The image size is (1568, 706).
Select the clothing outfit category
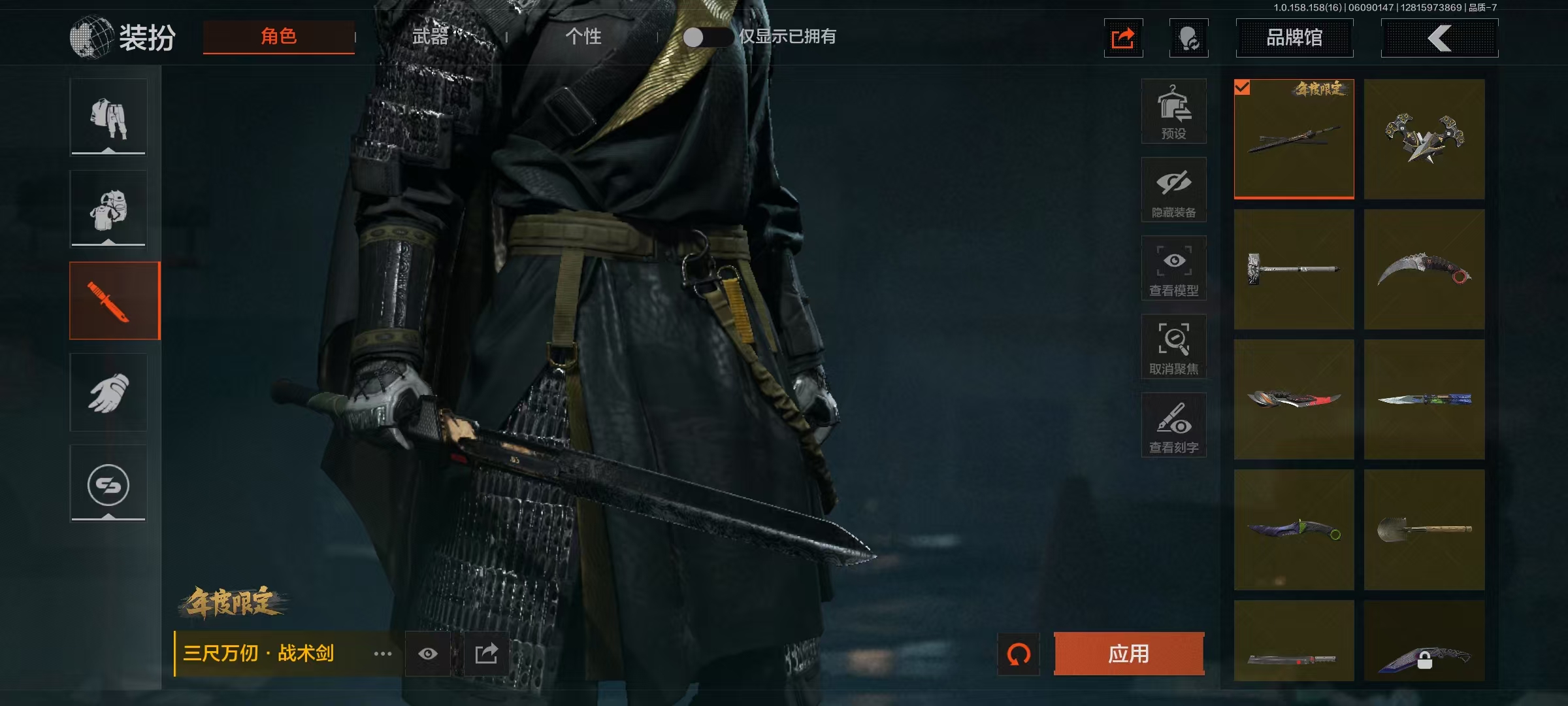(108, 118)
